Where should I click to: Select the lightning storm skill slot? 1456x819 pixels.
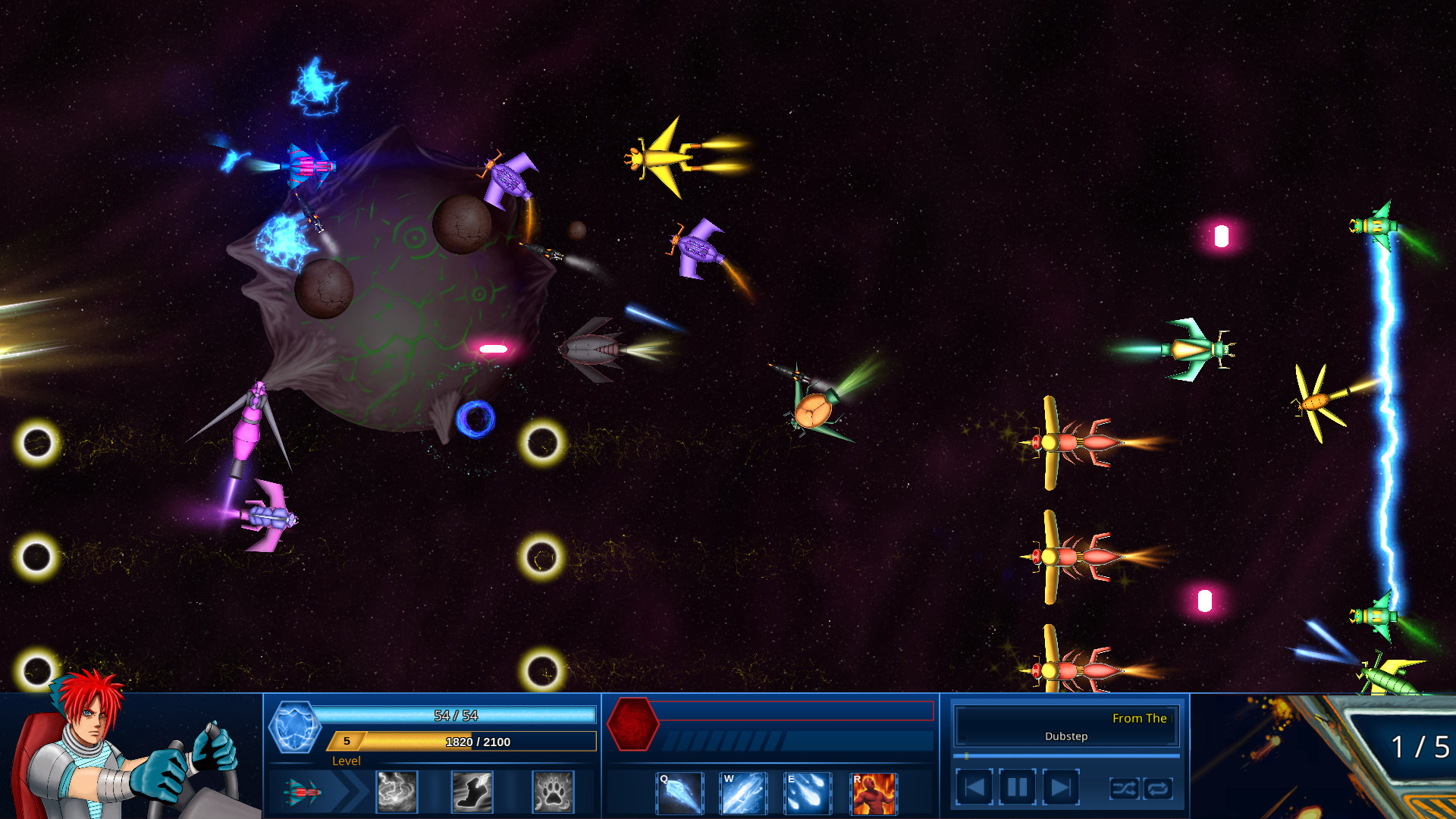click(397, 792)
